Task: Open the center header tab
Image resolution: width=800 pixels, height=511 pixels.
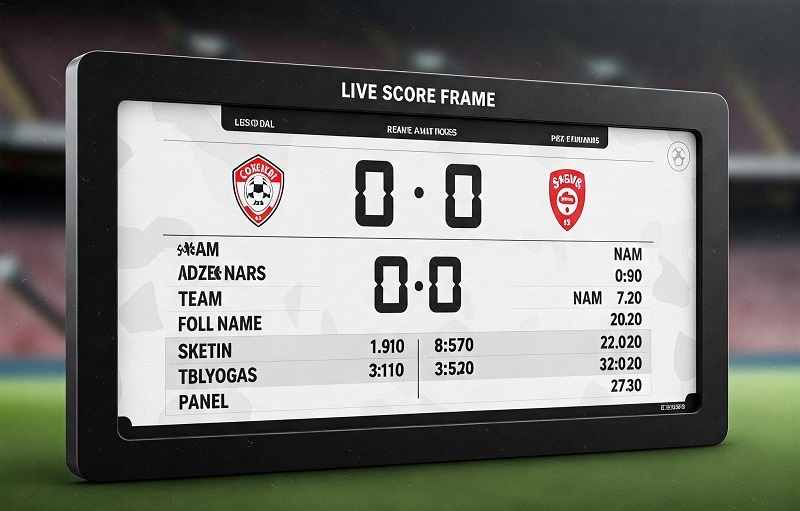Action: point(421,129)
